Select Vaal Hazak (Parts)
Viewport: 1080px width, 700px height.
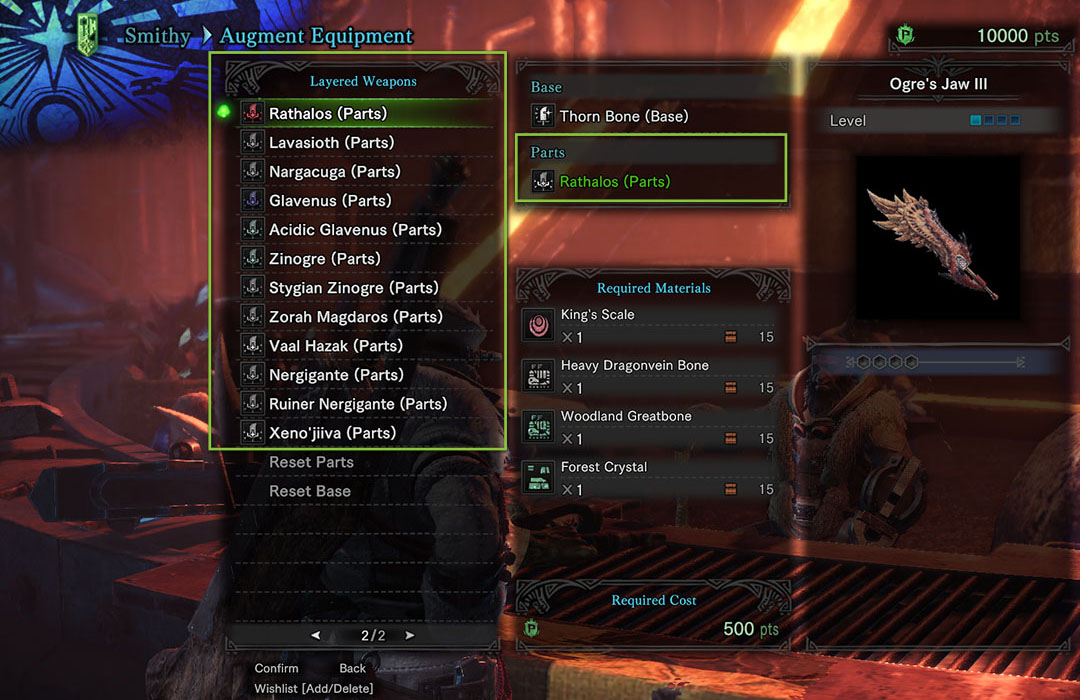(x=335, y=345)
